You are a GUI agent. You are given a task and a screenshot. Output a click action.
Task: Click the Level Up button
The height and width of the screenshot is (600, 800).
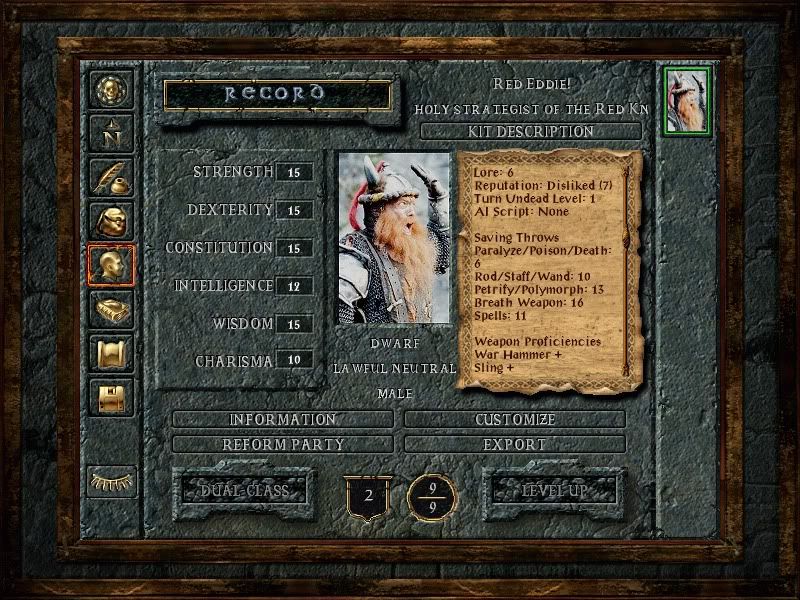pos(552,491)
